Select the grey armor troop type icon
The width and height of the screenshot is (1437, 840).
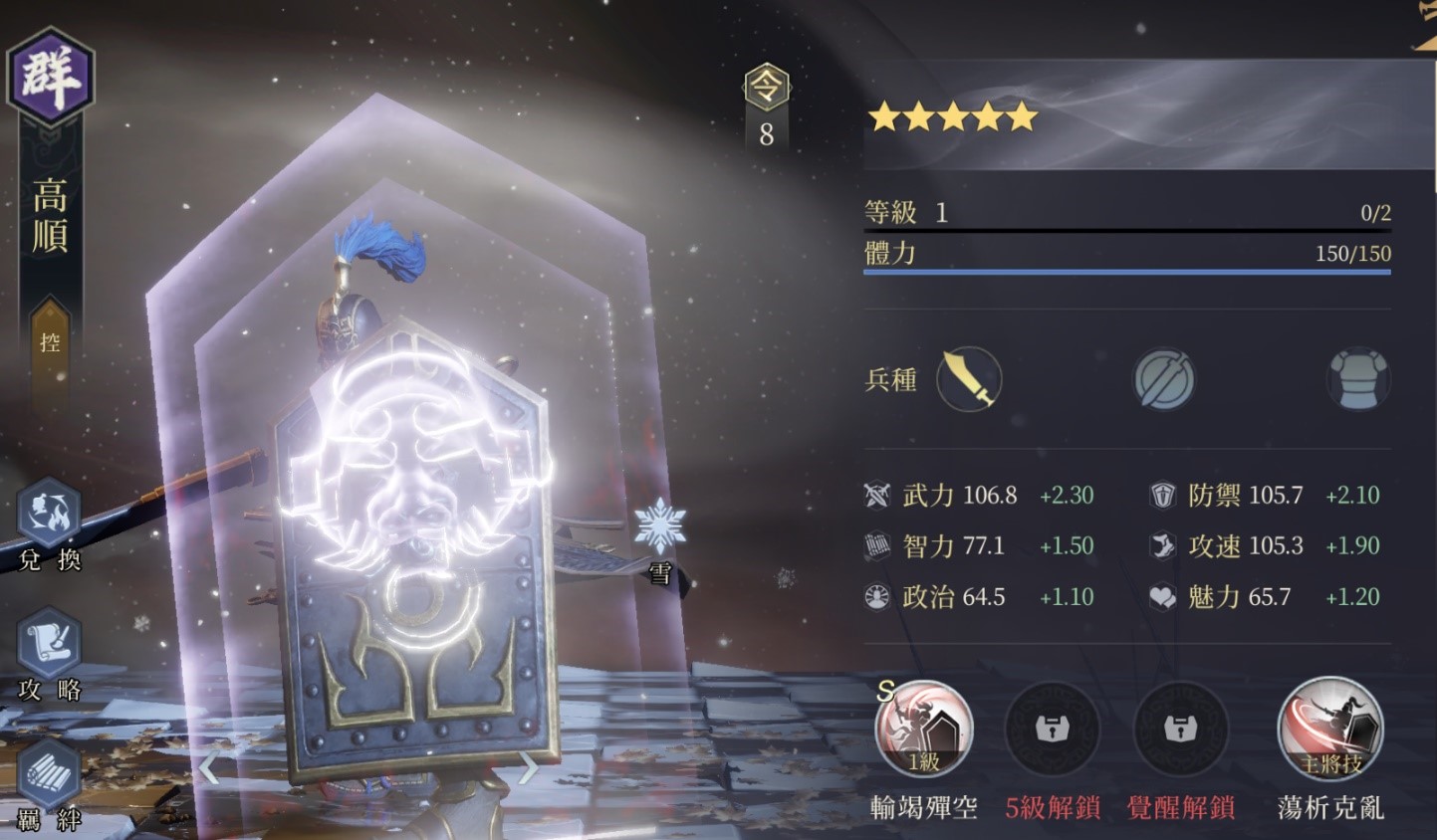(x=1357, y=379)
